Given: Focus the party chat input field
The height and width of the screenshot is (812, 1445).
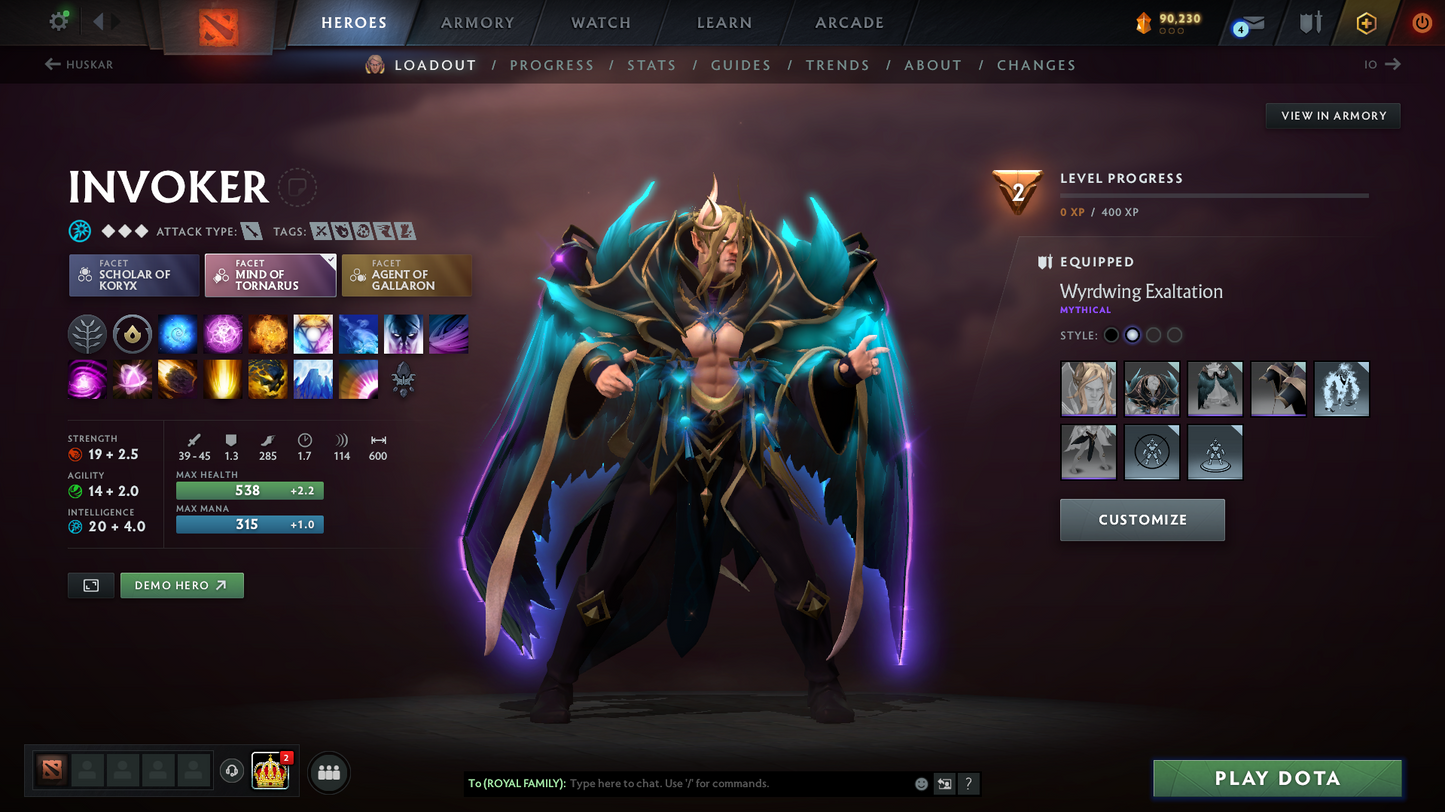Looking at the screenshot, I should 735,783.
